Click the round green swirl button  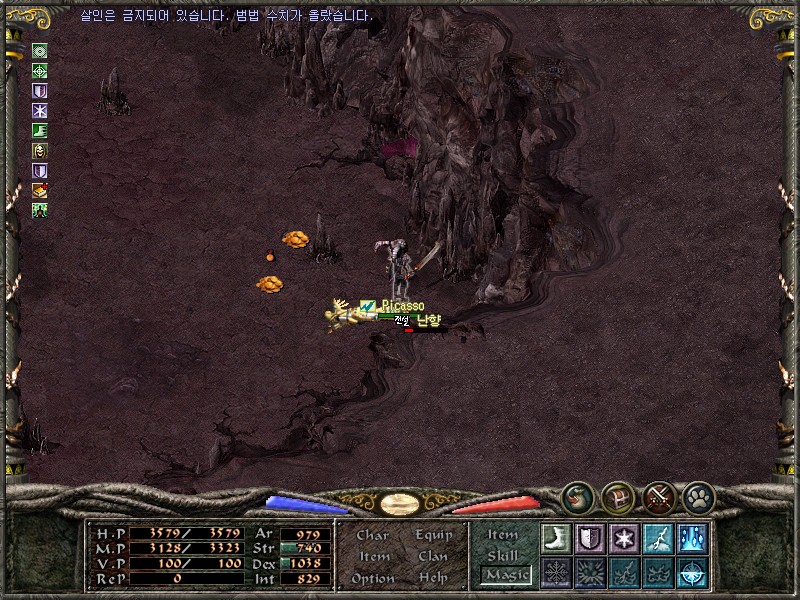pyautogui.click(x=577, y=495)
